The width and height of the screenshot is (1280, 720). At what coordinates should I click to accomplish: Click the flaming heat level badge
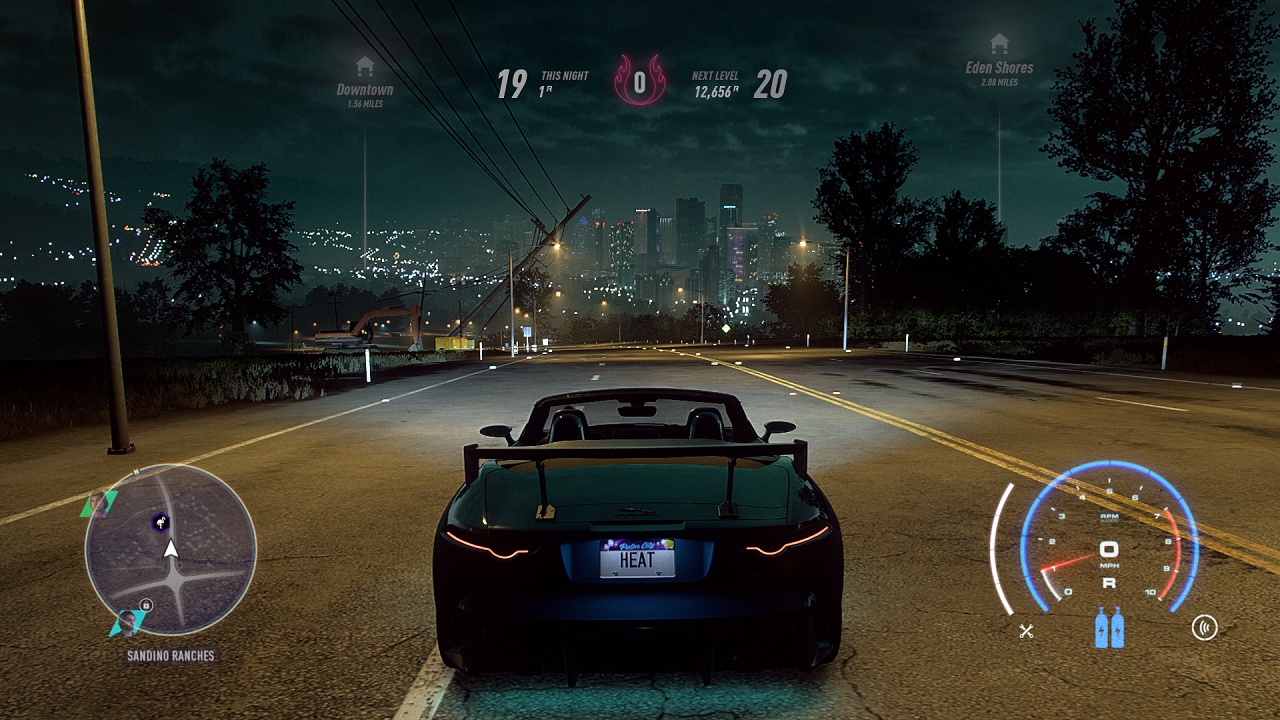640,81
